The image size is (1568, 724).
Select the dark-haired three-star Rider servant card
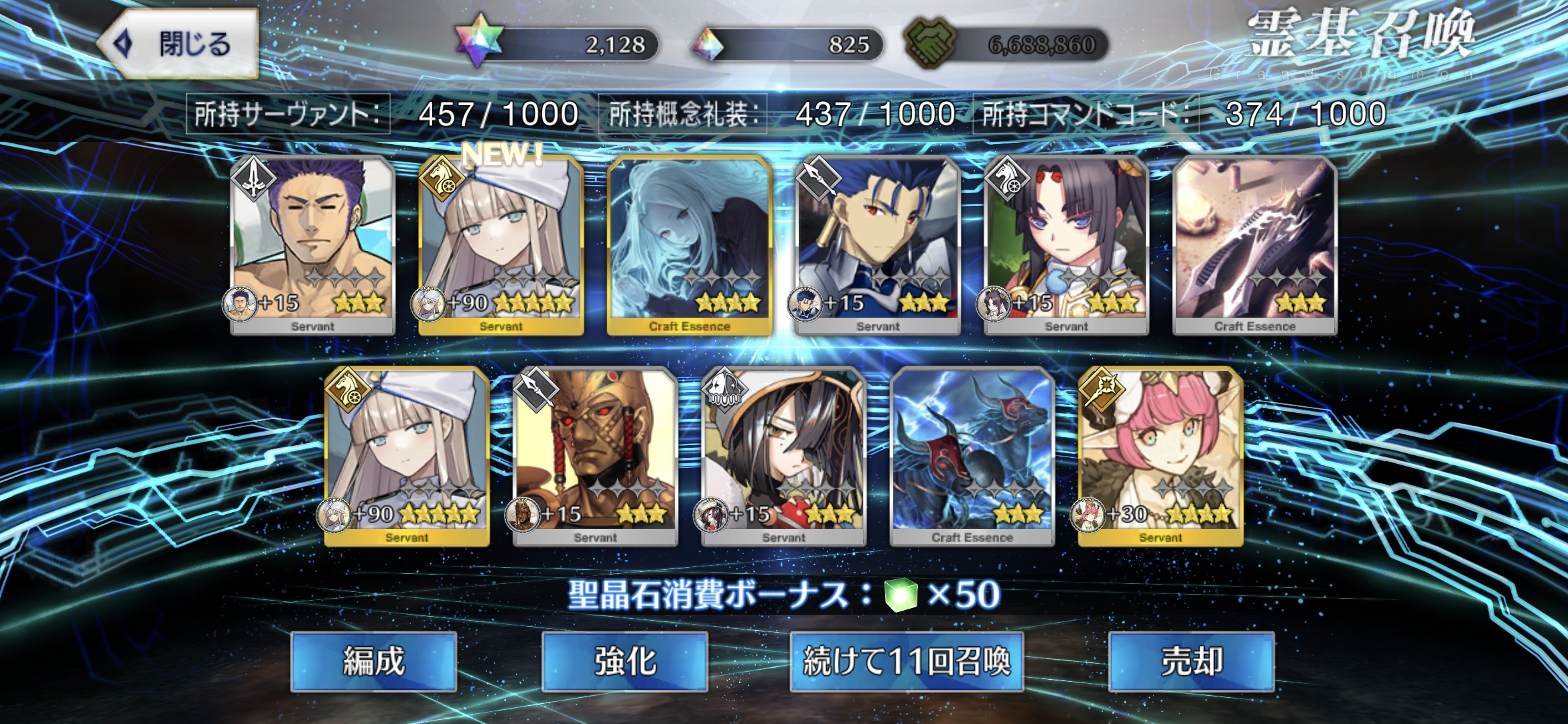pos(1066,245)
